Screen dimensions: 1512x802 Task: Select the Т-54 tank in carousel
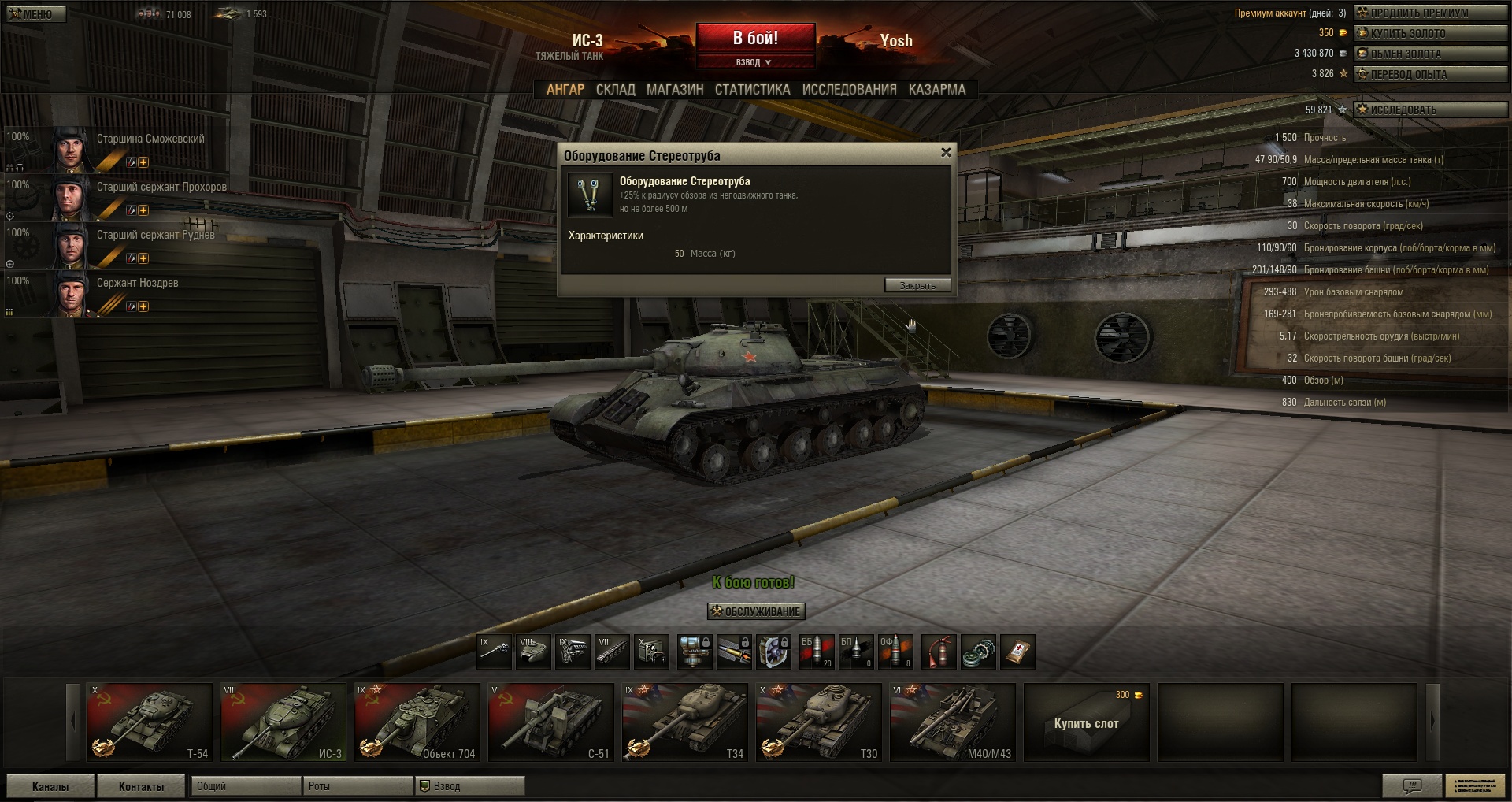149,722
